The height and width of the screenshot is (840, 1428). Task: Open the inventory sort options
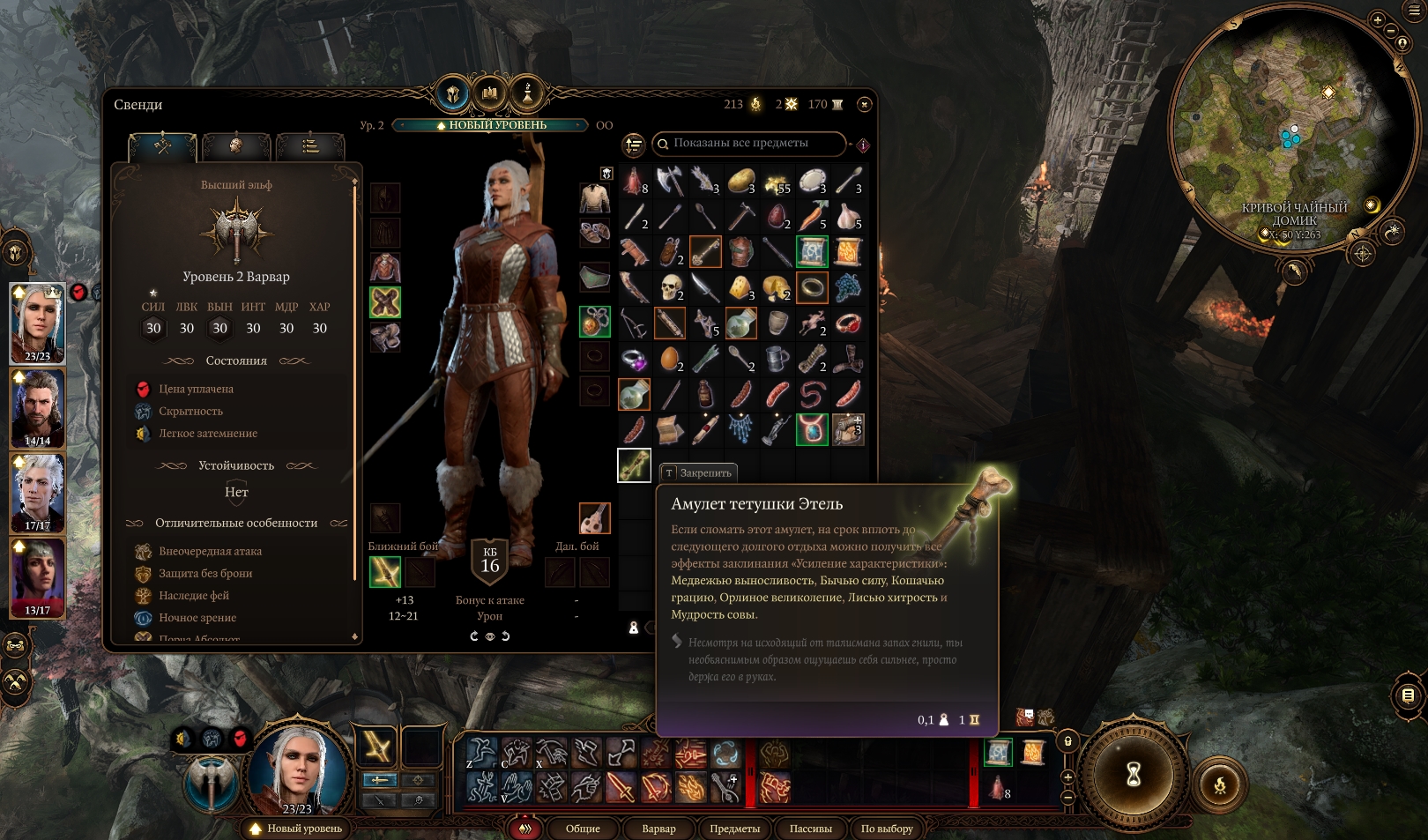pyautogui.click(x=634, y=145)
